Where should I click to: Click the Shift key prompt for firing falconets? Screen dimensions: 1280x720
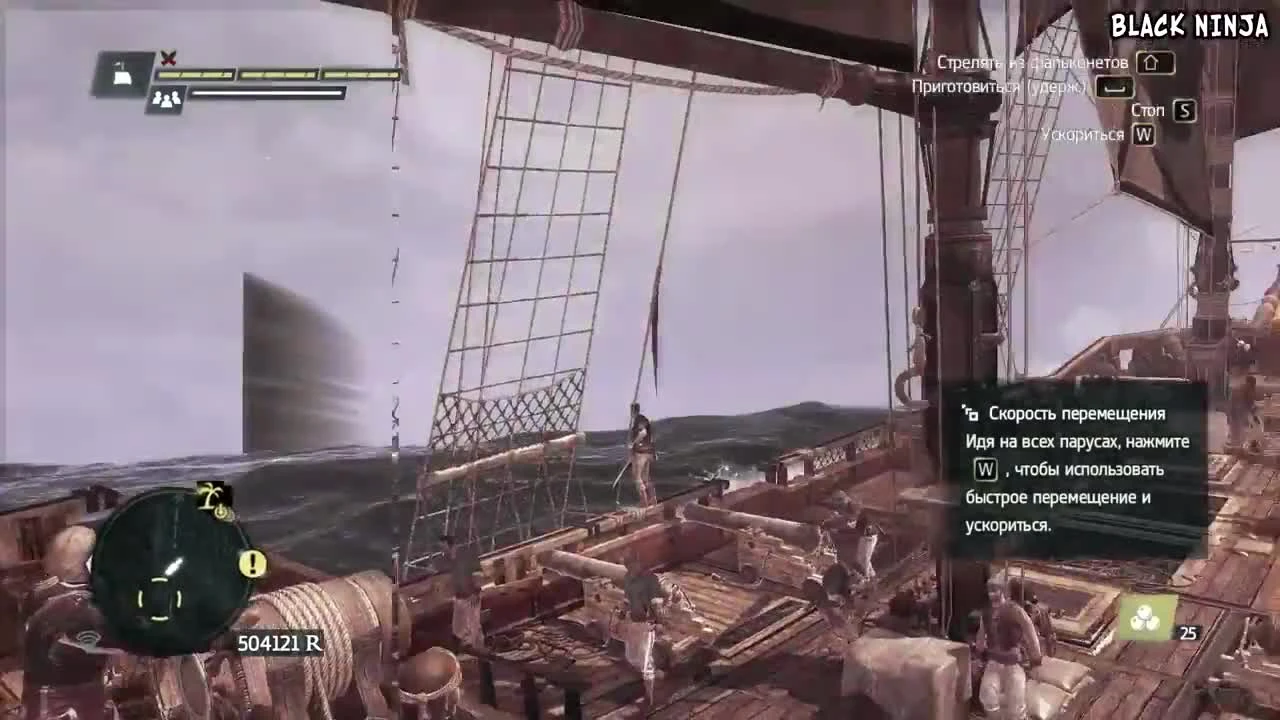coord(1155,64)
